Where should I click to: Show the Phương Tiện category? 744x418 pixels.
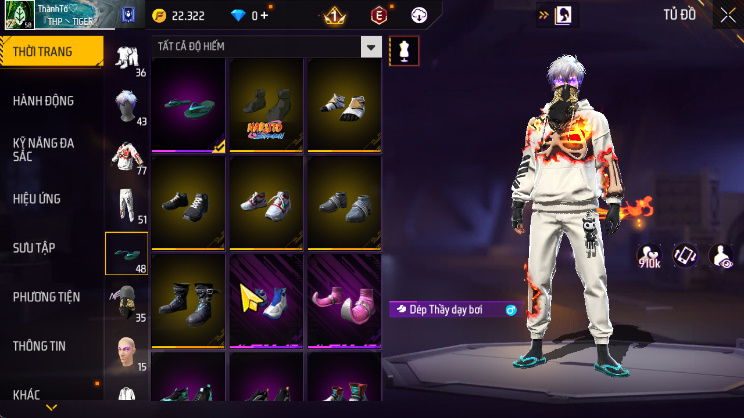pyautogui.click(x=50, y=297)
